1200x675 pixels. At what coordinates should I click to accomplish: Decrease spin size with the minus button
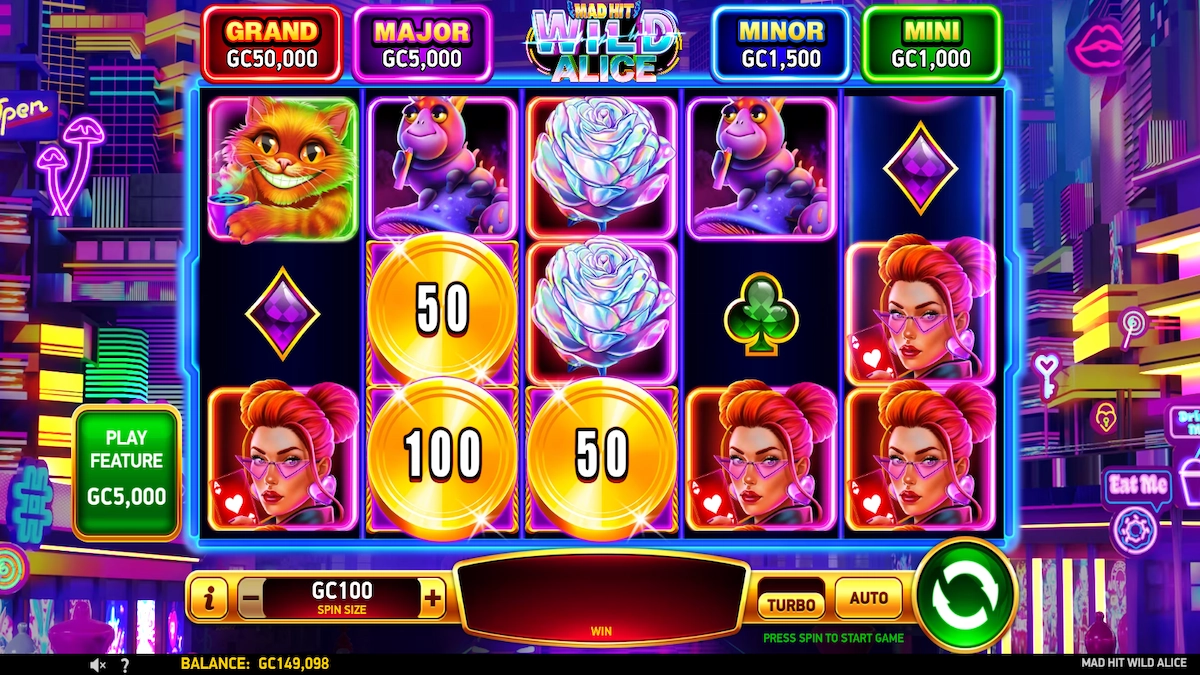tap(251, 600)
